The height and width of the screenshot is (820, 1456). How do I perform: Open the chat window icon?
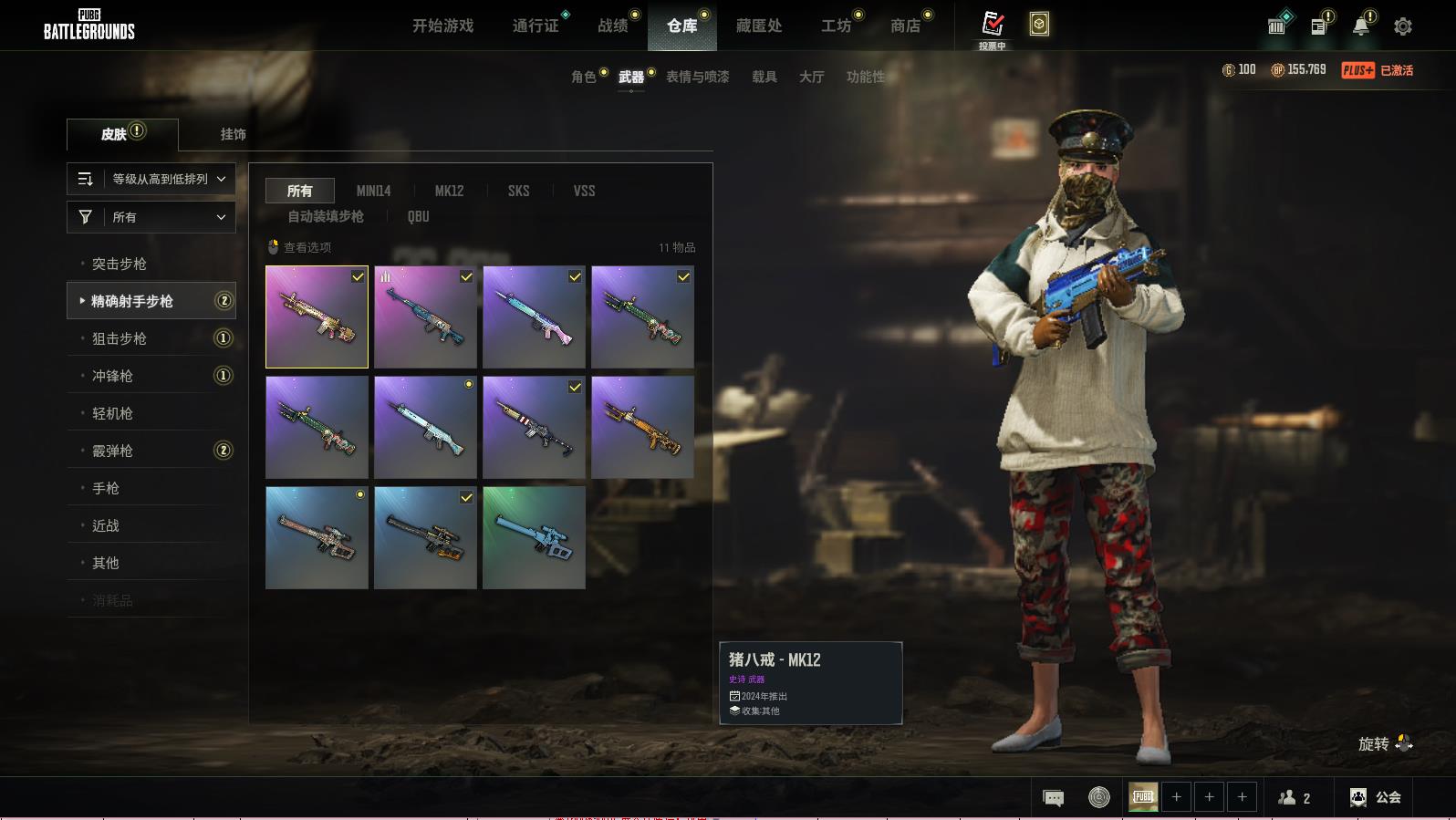(x=1053, y=798)
